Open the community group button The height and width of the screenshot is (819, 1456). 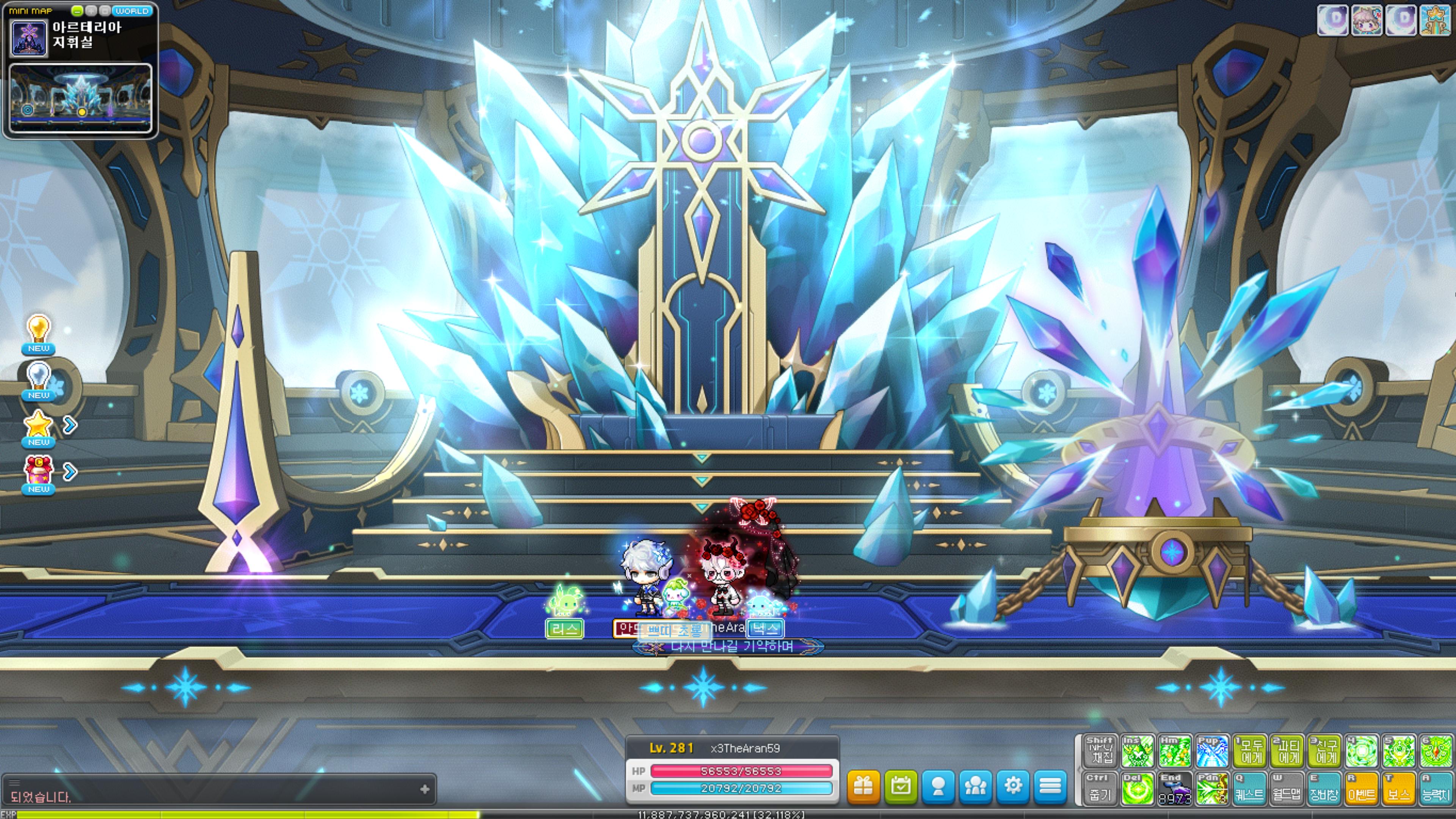coord(976,786)
